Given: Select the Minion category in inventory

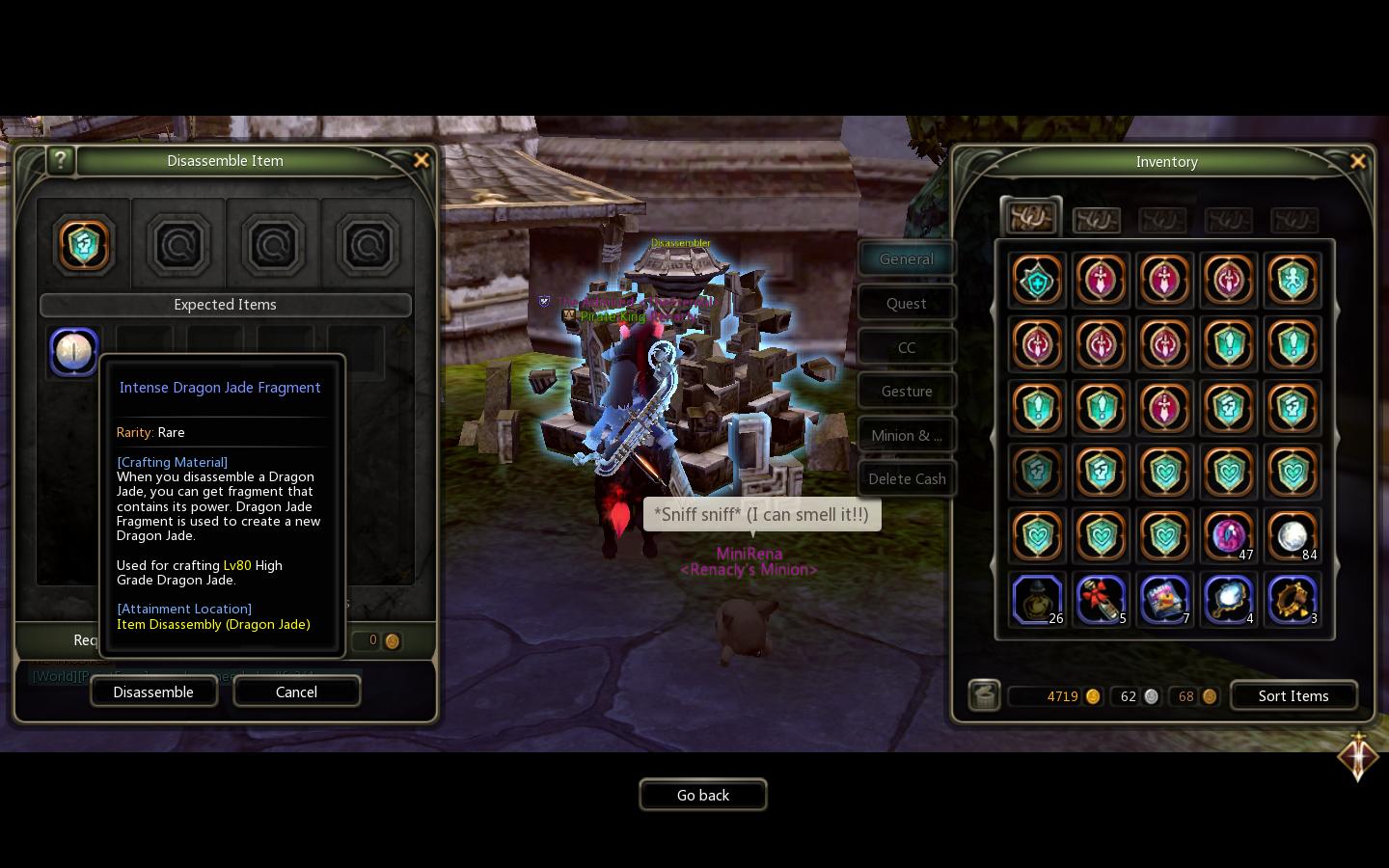Looking at the screenshot, I should point(906,435).
